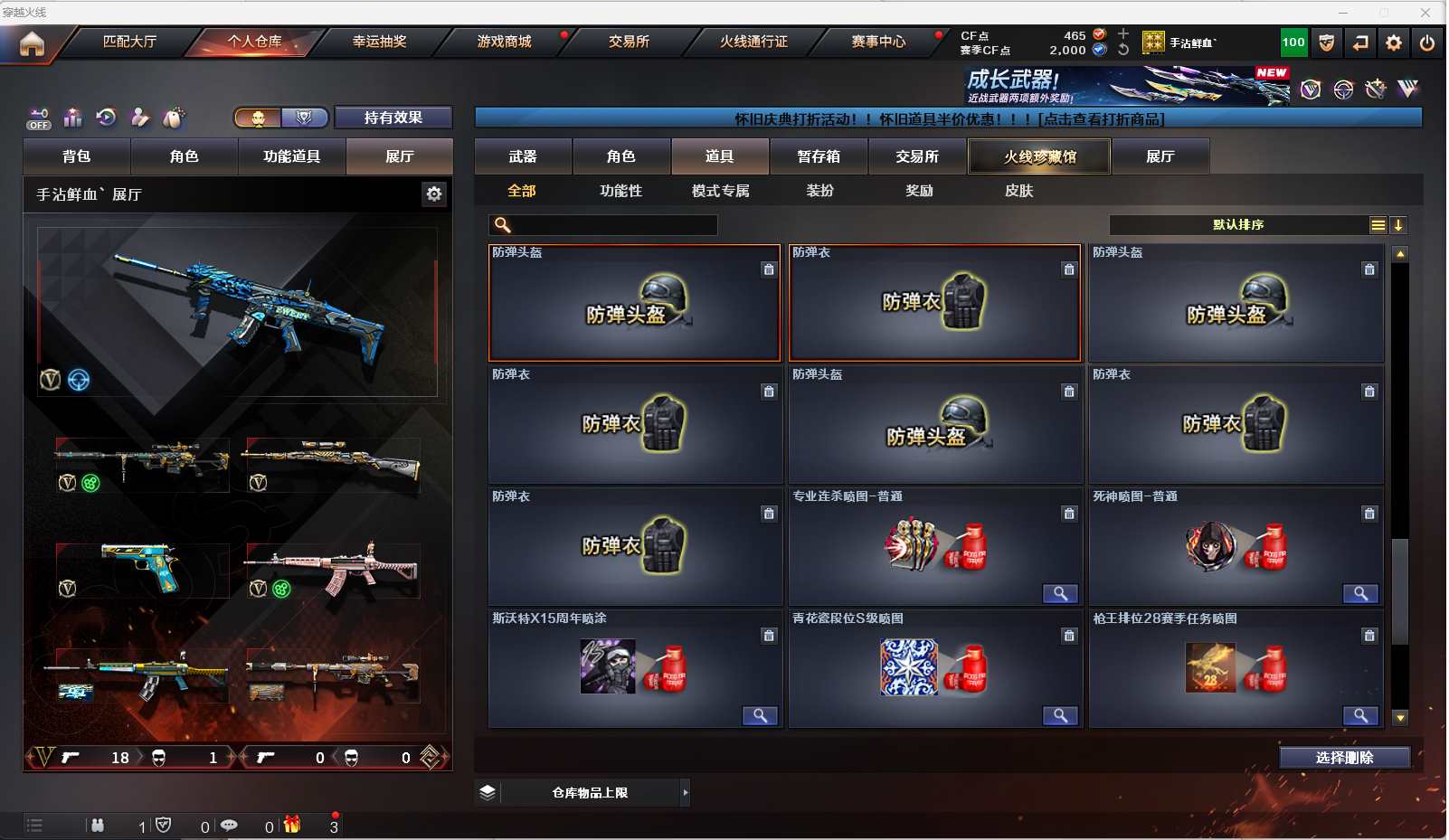Viewport: 1449px width, 840px height.
Task: Open the 默认排序 sort dropdown
Action: [x=1238, y=225]
